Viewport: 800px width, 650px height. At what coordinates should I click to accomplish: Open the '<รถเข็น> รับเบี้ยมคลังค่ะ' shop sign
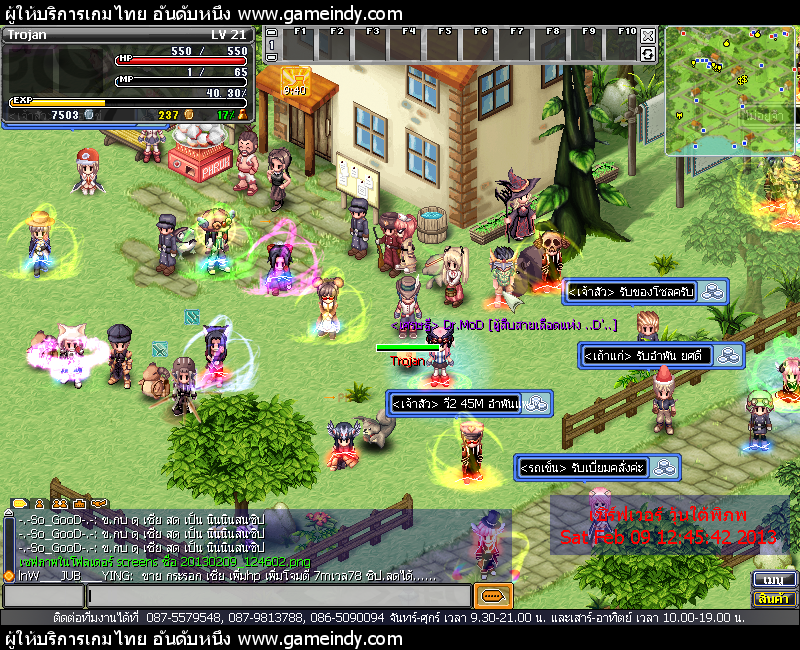(x=598, y=467)
